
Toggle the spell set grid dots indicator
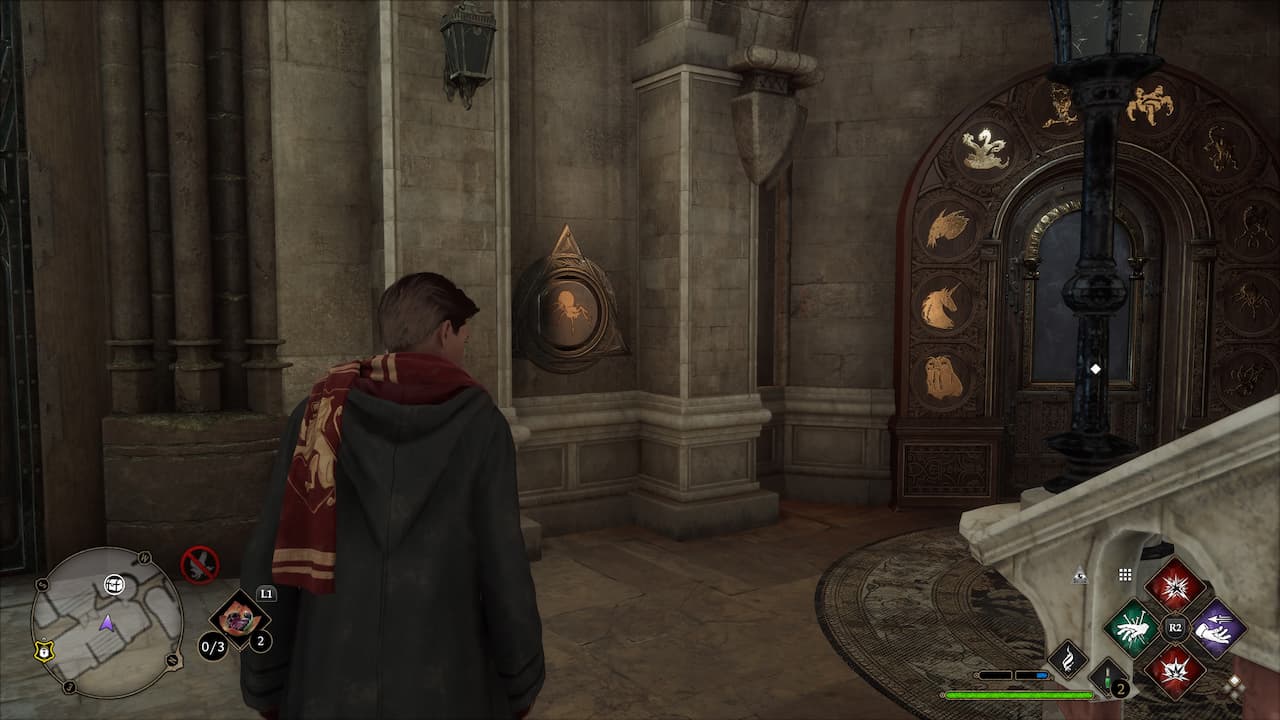point(1124,575)
